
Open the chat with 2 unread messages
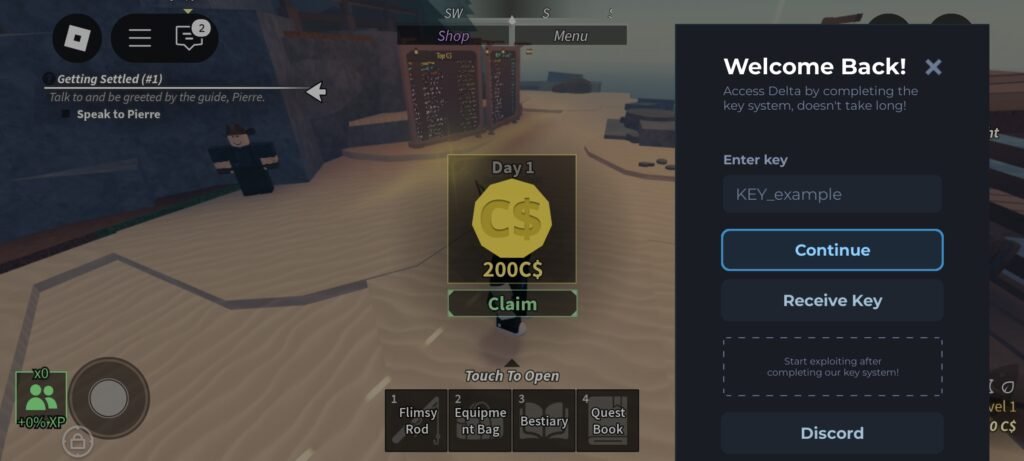(189, 38)
